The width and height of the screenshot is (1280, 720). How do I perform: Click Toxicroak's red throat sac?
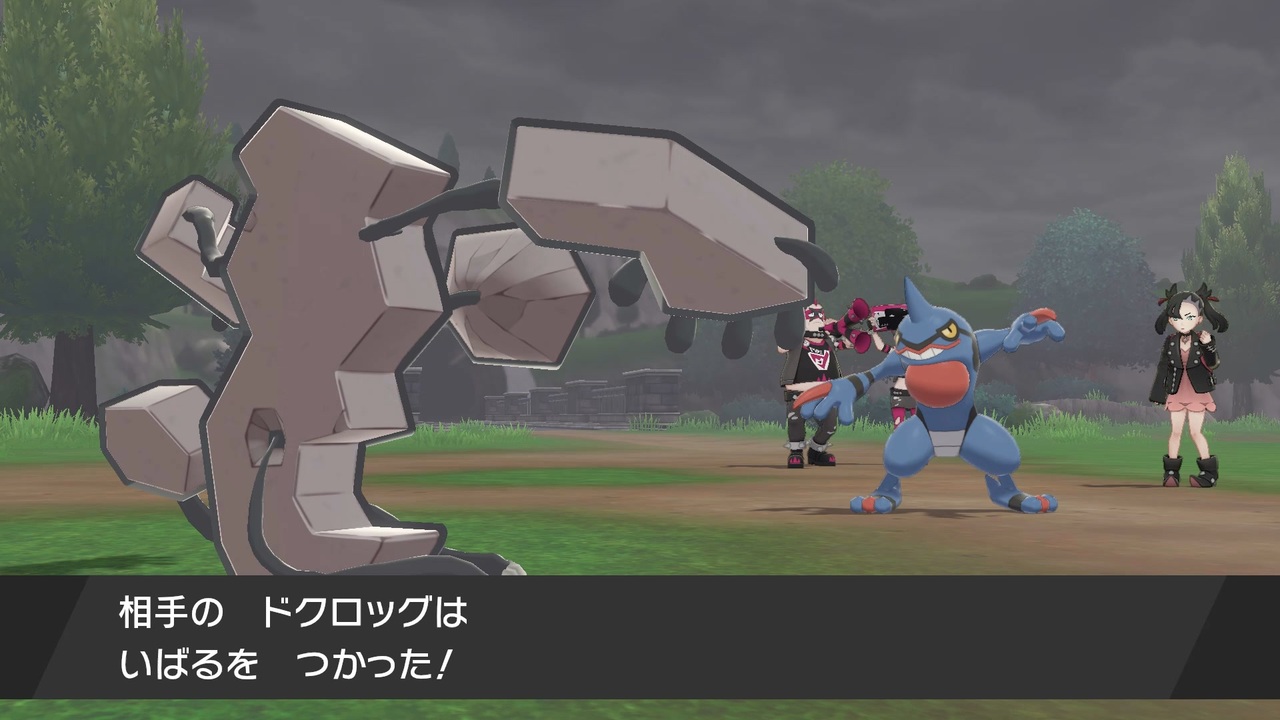(x=937, y=380)
